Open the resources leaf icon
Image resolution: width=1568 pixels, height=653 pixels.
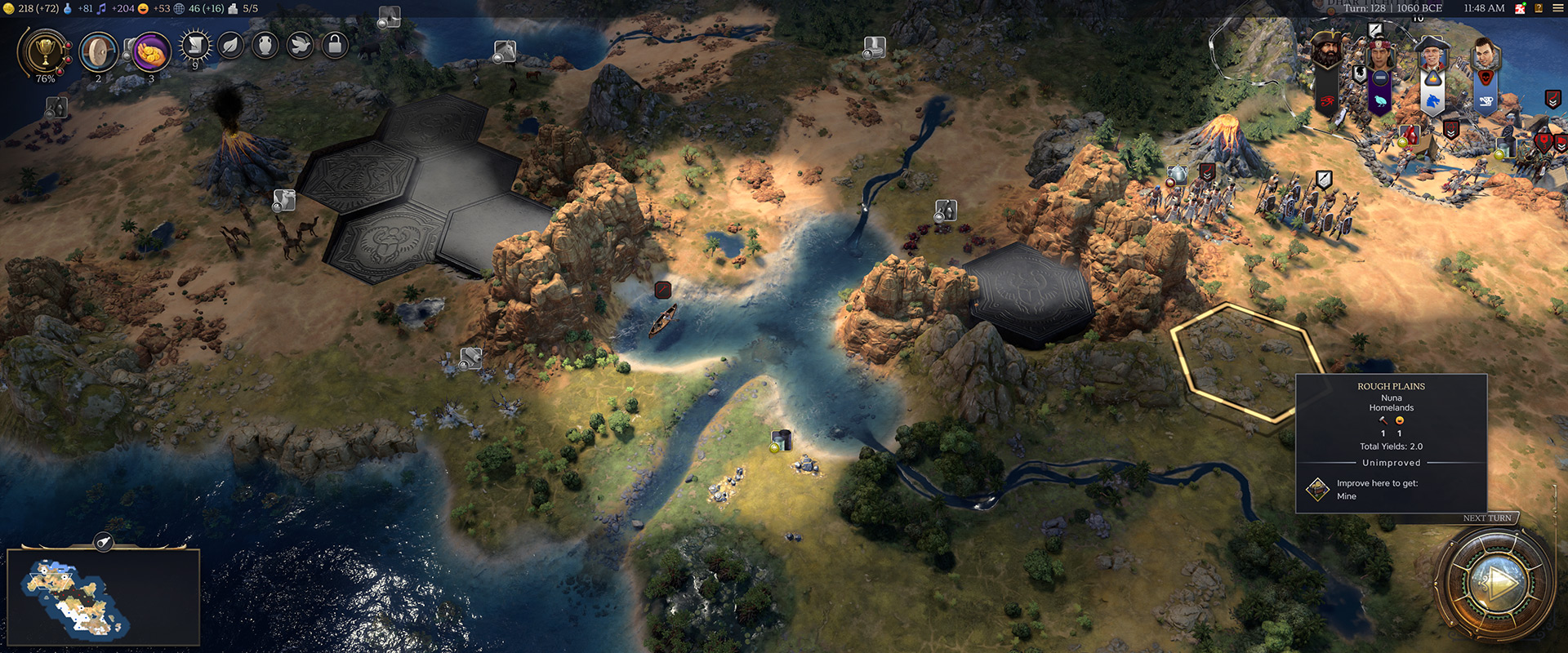[x=231, y=46]
